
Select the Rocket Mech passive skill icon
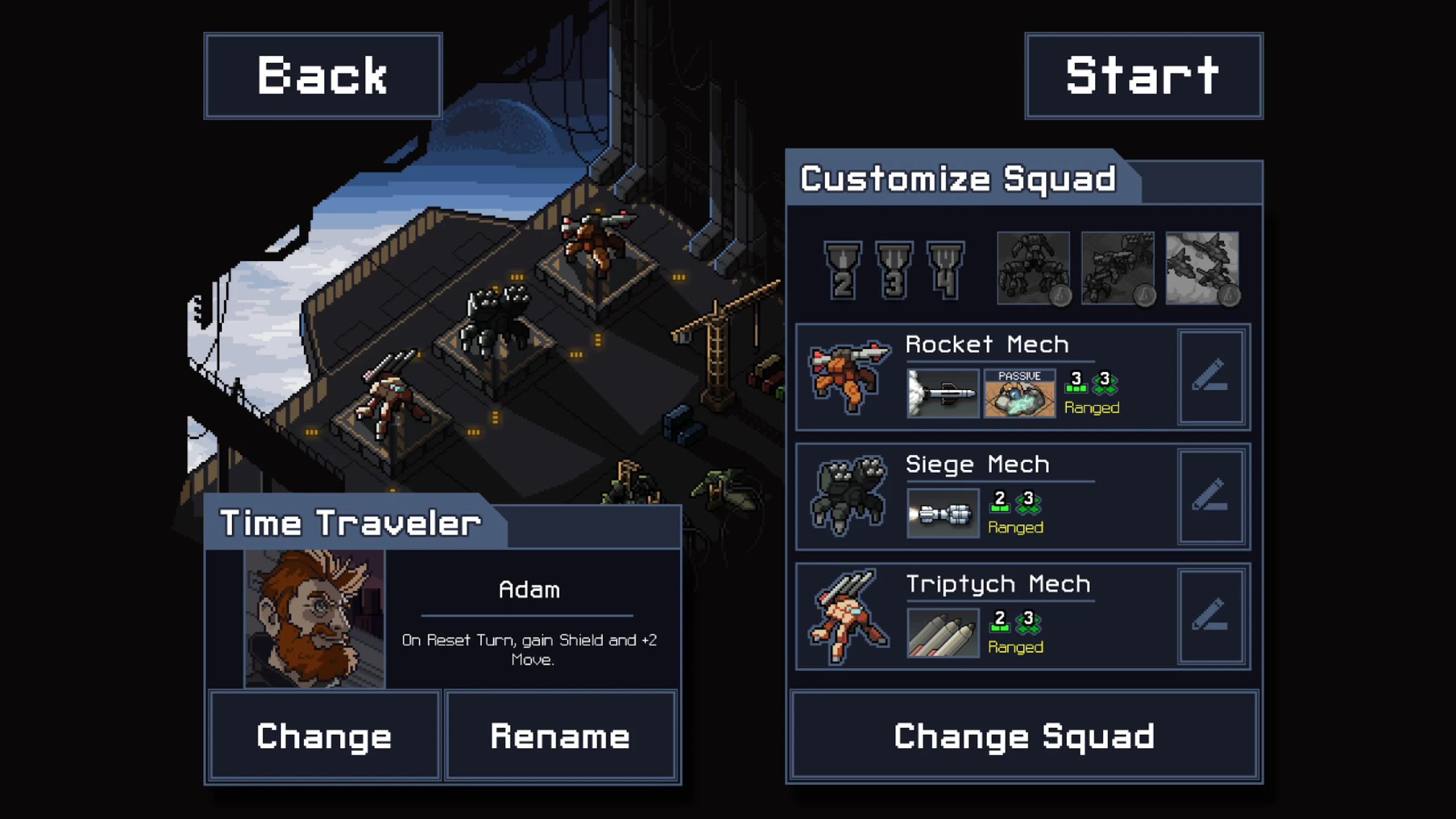click(1019, 393)
